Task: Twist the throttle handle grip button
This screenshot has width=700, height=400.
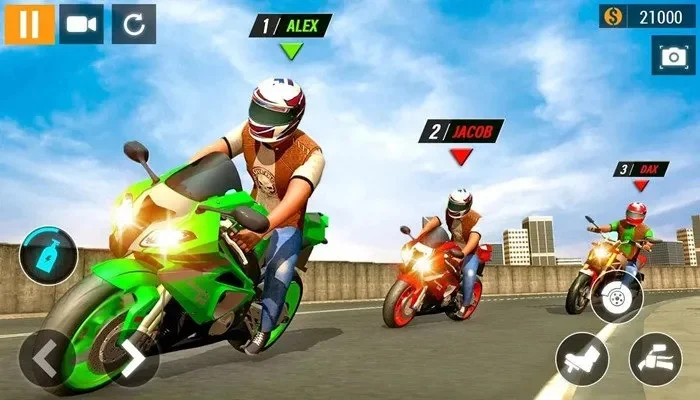Action: tap(655, 358)
